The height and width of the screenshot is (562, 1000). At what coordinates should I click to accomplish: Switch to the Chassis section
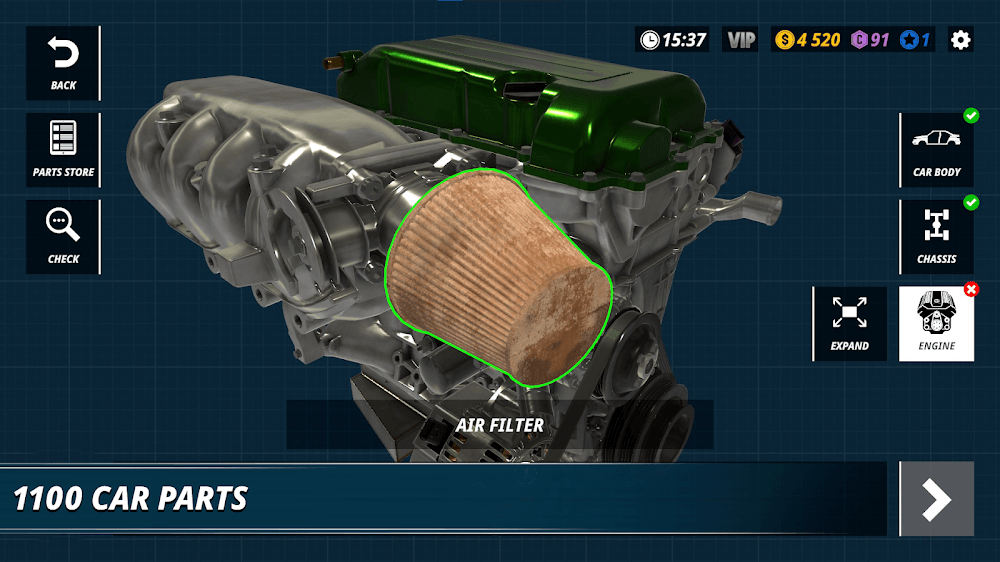coord(937,237)
